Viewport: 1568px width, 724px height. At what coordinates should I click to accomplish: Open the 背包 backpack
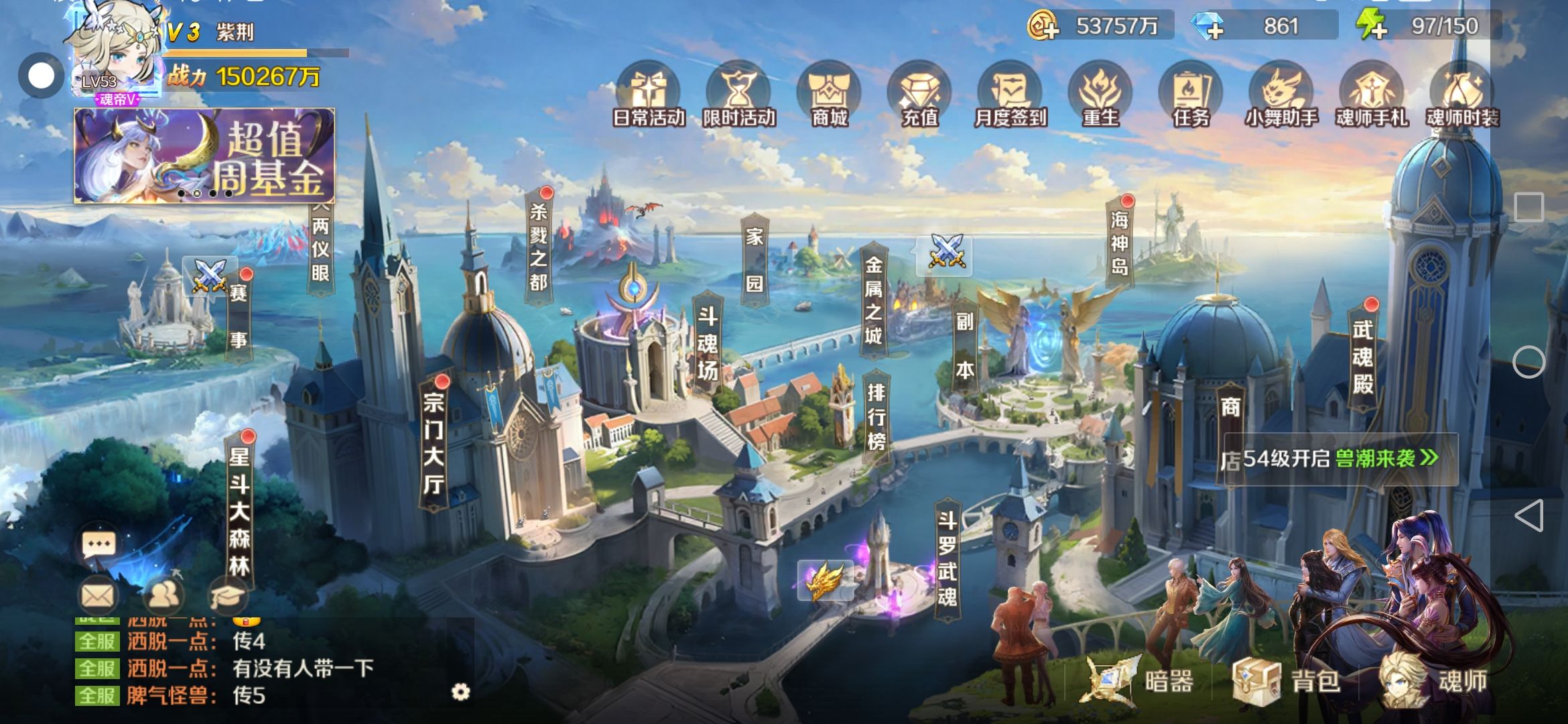pyautogui.click(x=1287, y=681)
